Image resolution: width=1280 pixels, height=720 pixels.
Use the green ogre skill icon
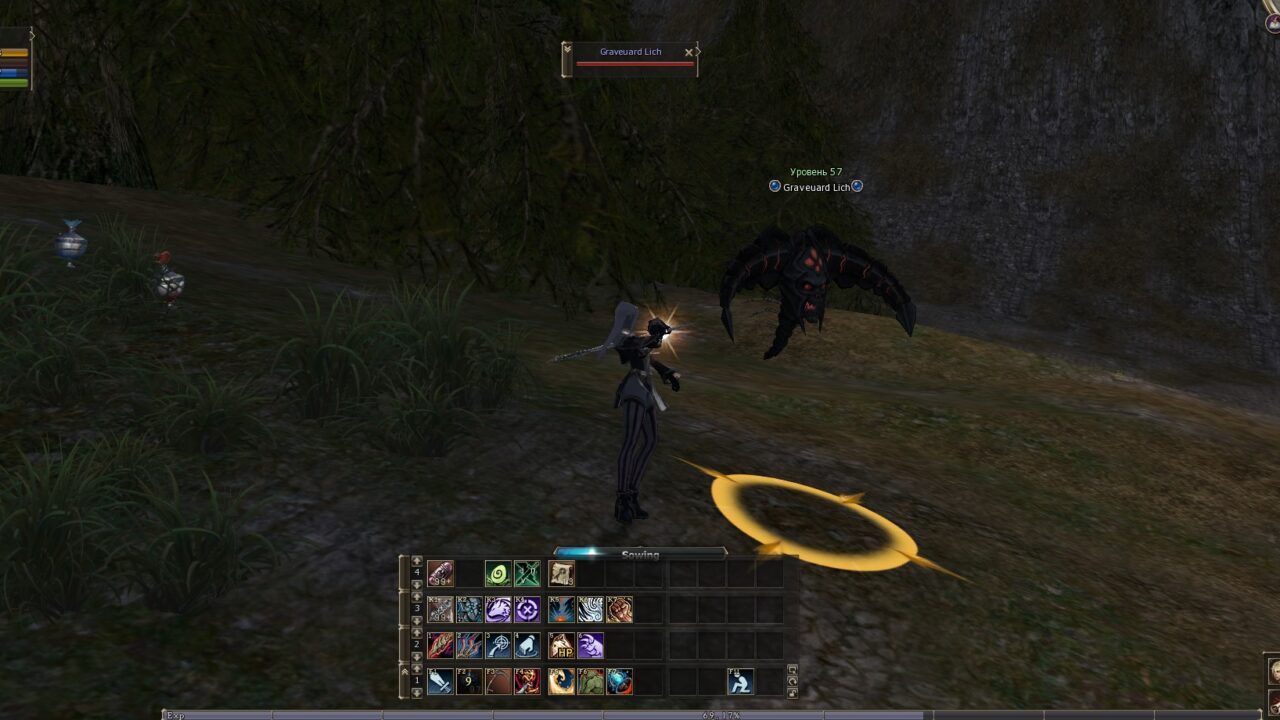pos(590,682)
